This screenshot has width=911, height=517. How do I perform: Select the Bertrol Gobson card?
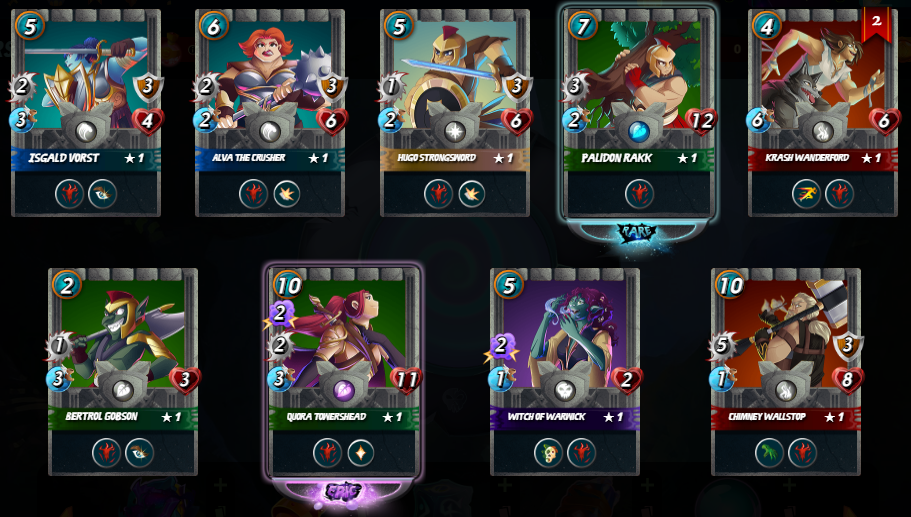click(123, 338)
